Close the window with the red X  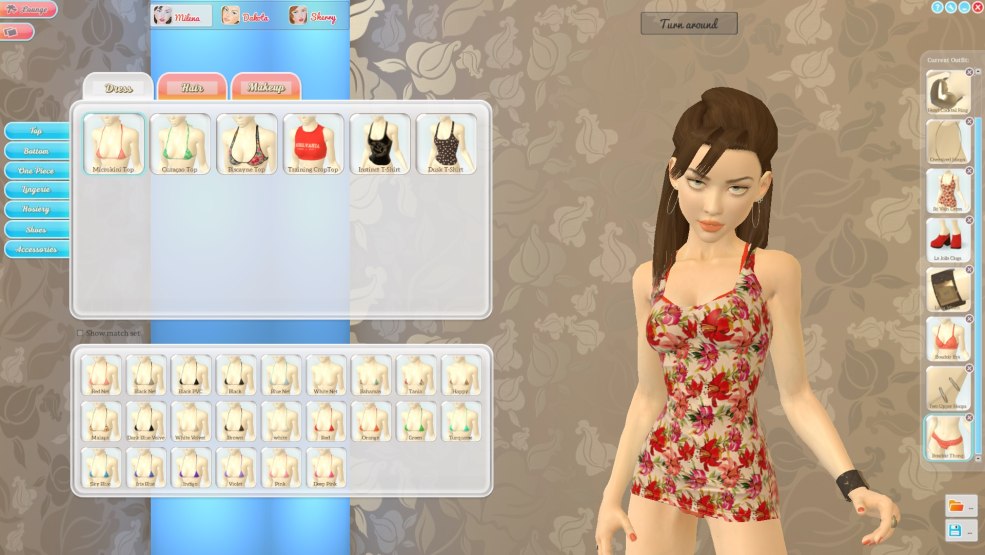tap(977, 7)
